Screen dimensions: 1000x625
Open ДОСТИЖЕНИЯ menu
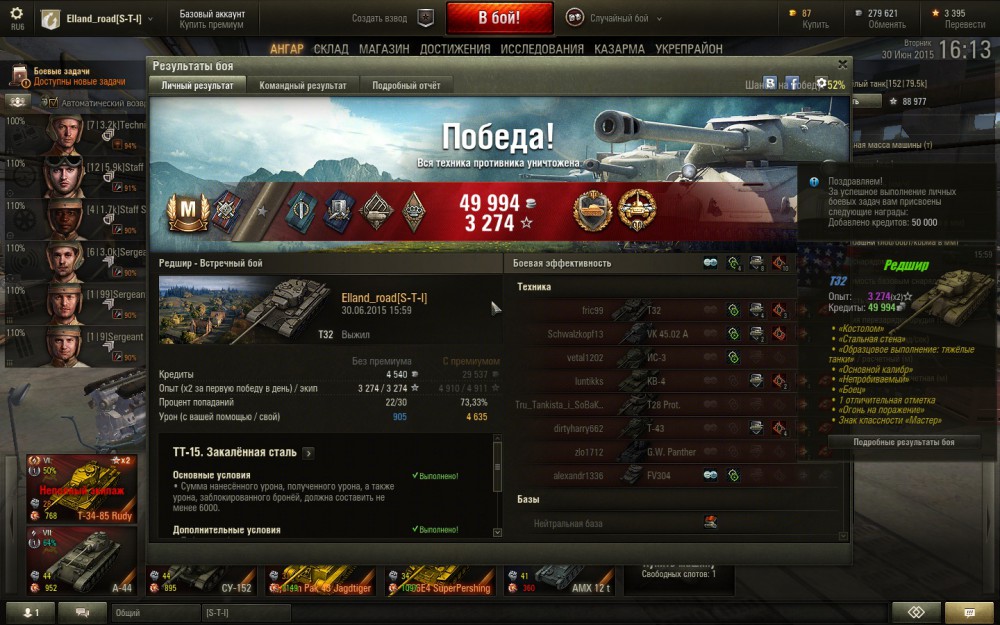455,49
